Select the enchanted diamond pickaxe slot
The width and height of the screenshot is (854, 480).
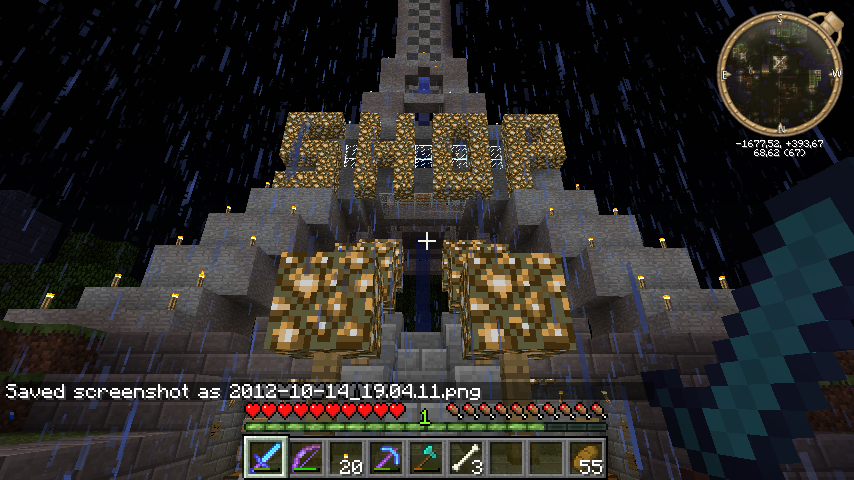click(386, 458)
